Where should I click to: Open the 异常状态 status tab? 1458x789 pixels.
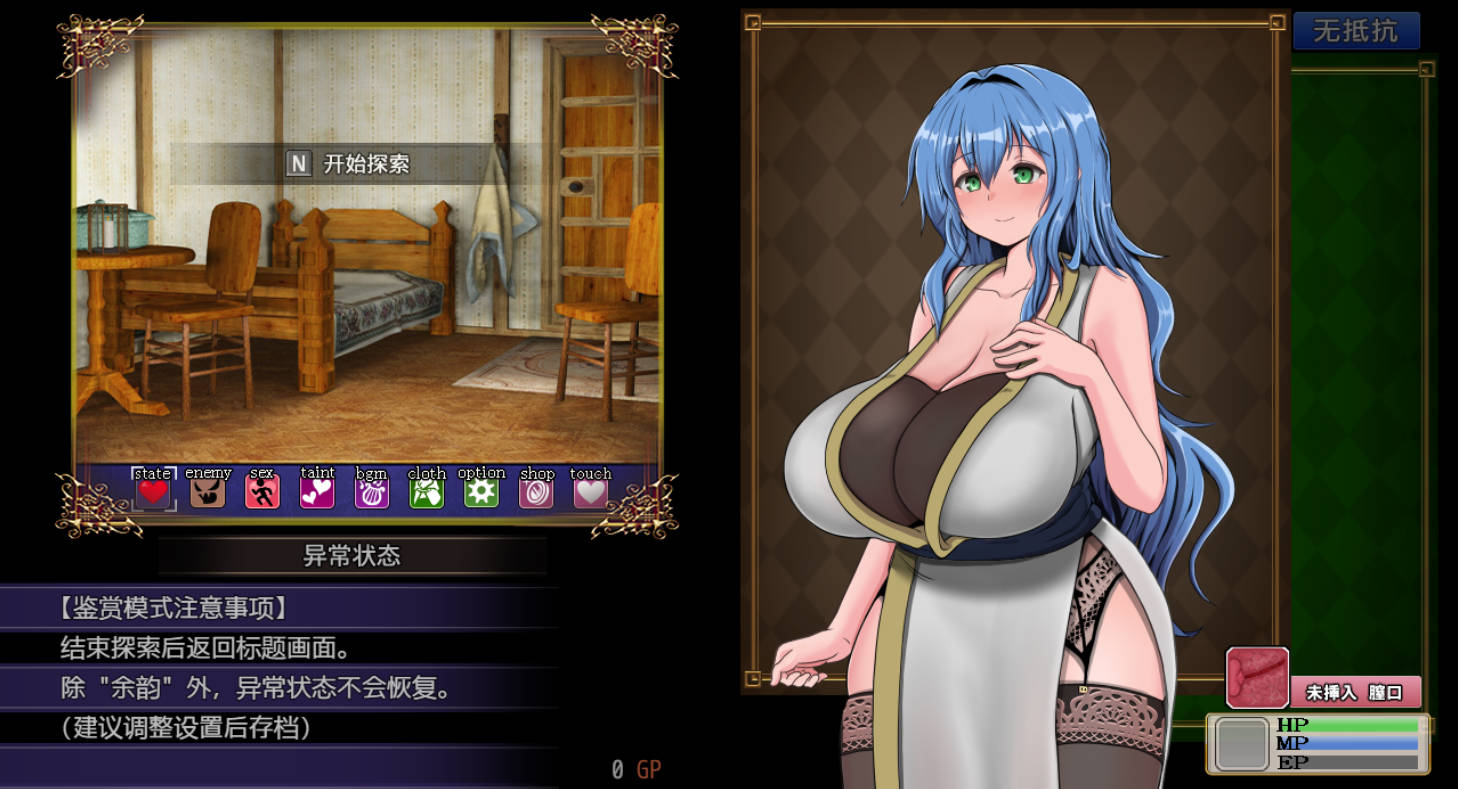point(352,556)
